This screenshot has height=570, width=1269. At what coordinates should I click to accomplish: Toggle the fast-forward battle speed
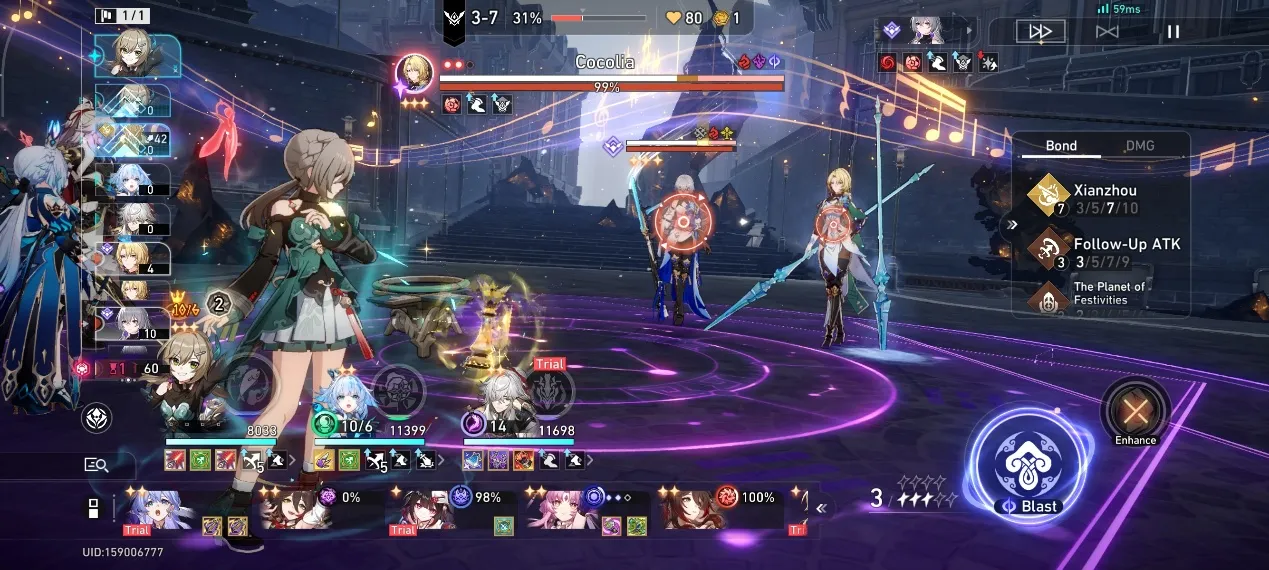1040,31
